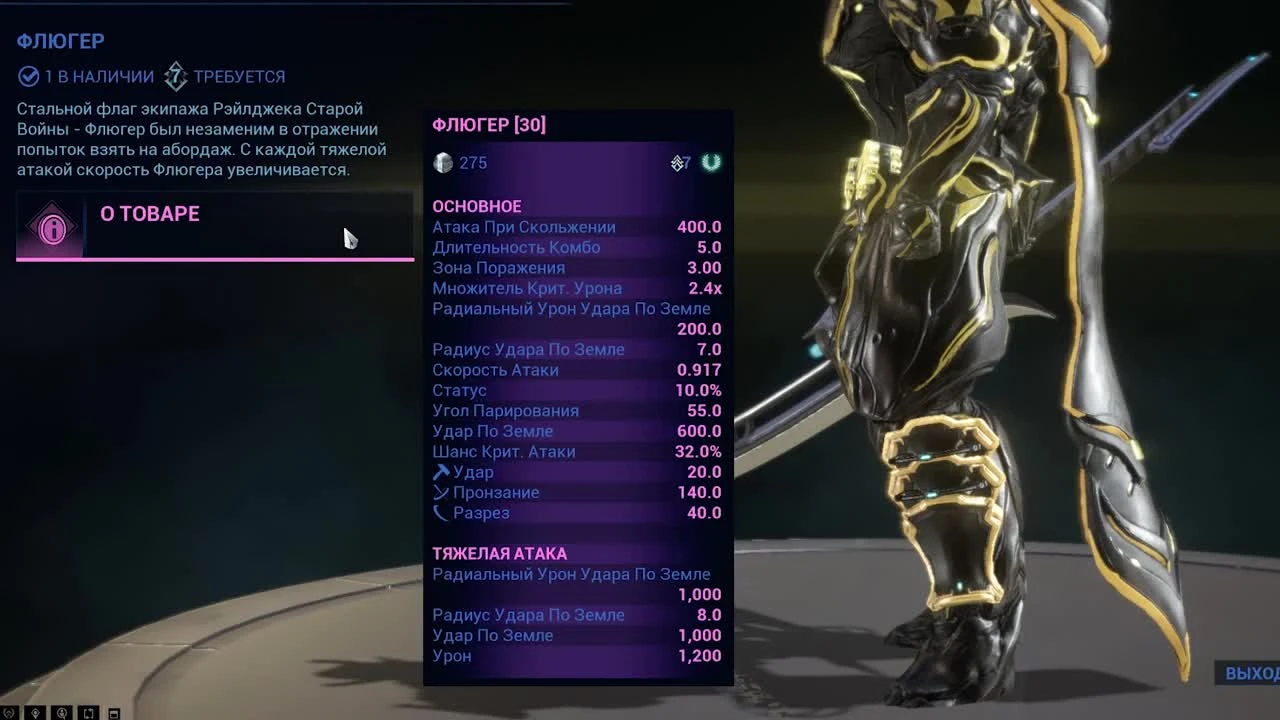Click the credits coin icon beside 275
Image resolution: width=1280 pixels, height=720 pixels.
[441, 162]
